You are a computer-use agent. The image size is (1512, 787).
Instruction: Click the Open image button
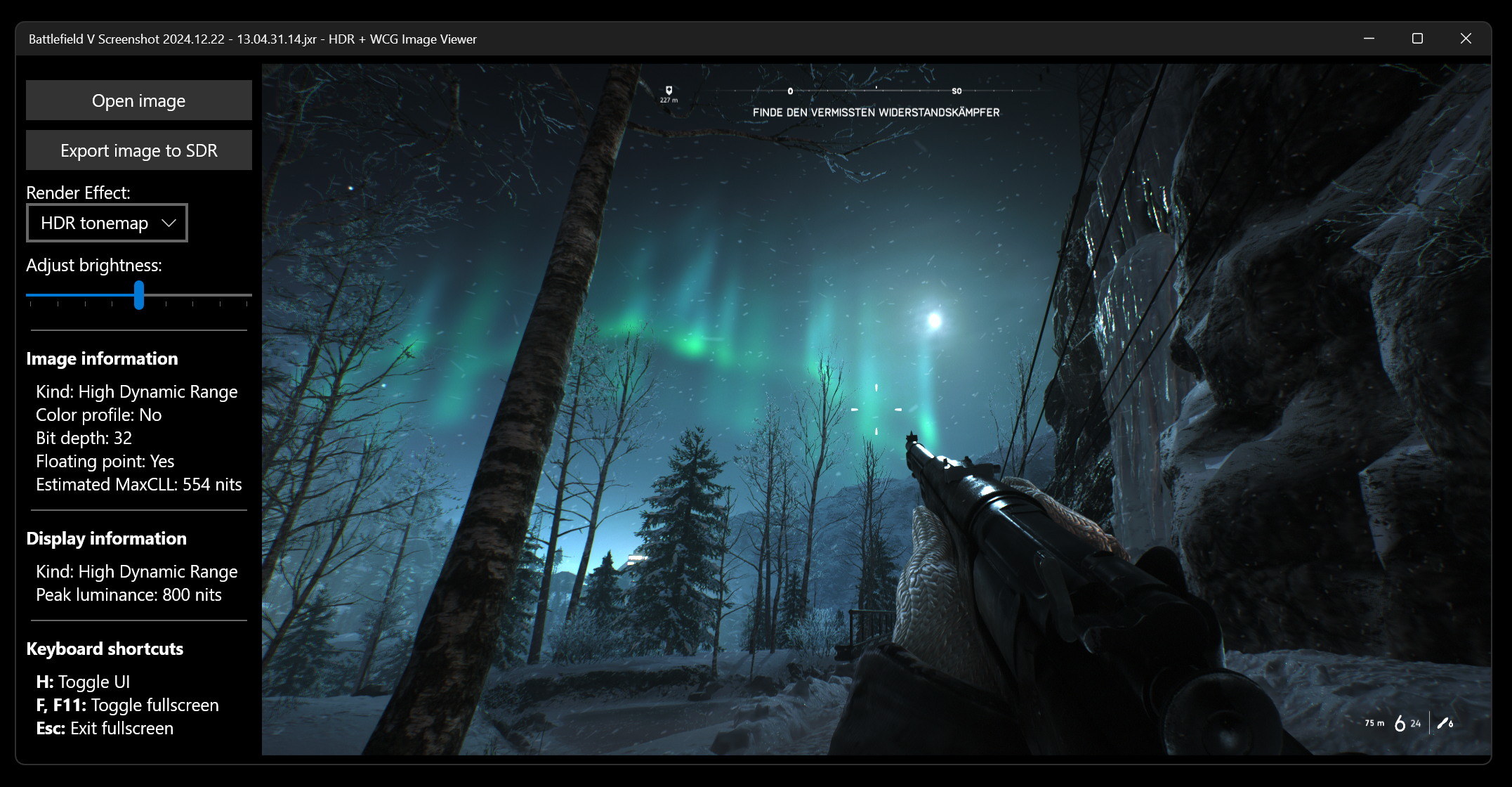coord(138,100)
